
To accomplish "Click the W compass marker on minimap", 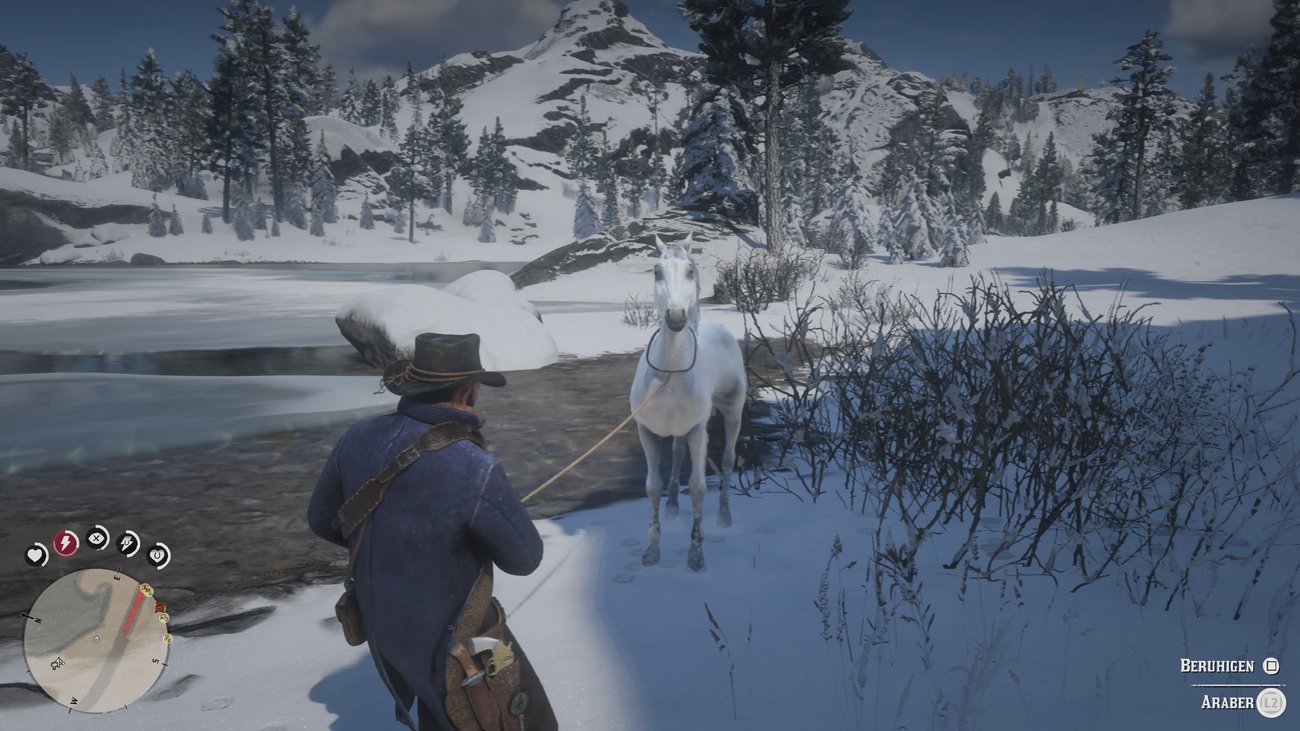I will click(x=73, y=700).
